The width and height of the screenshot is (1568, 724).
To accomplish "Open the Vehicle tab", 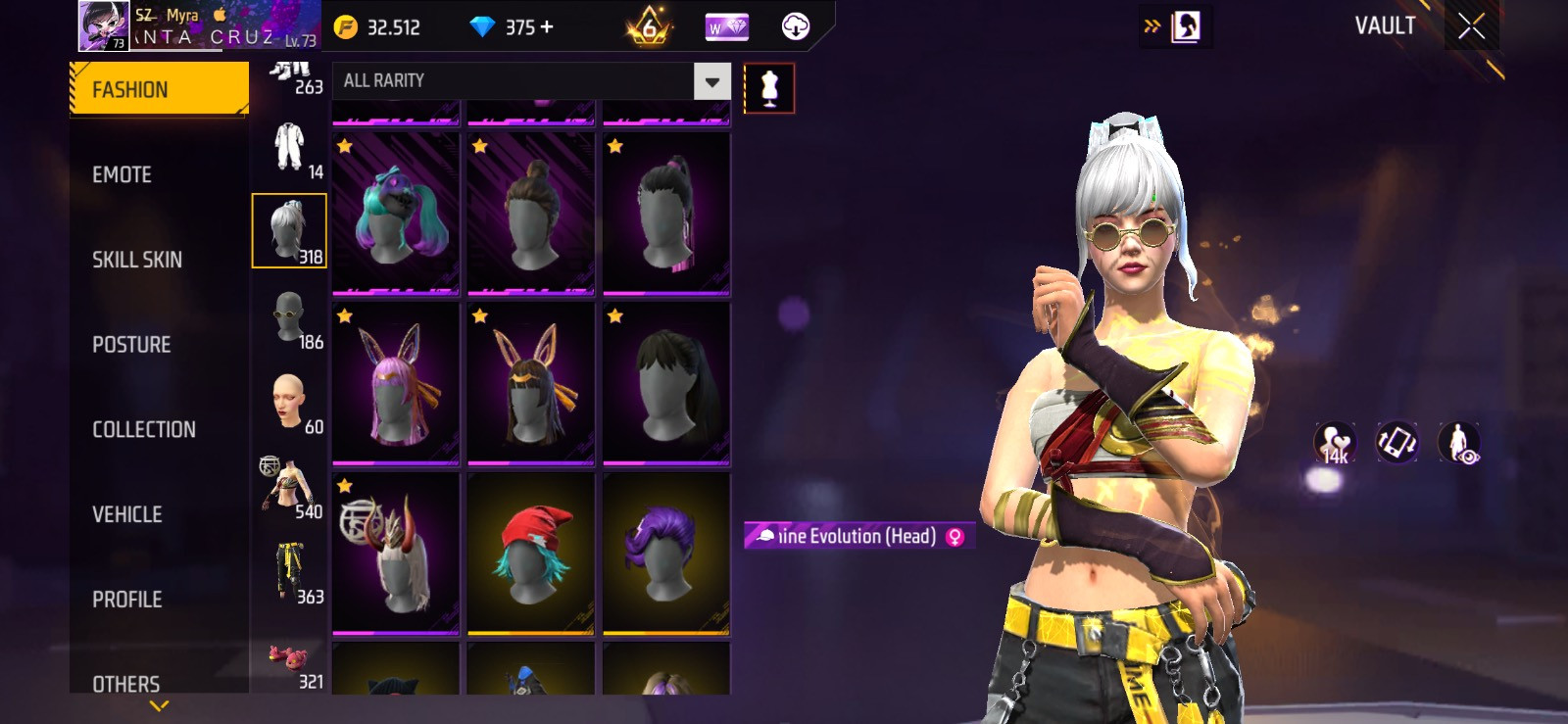I will tap(127, 514).
